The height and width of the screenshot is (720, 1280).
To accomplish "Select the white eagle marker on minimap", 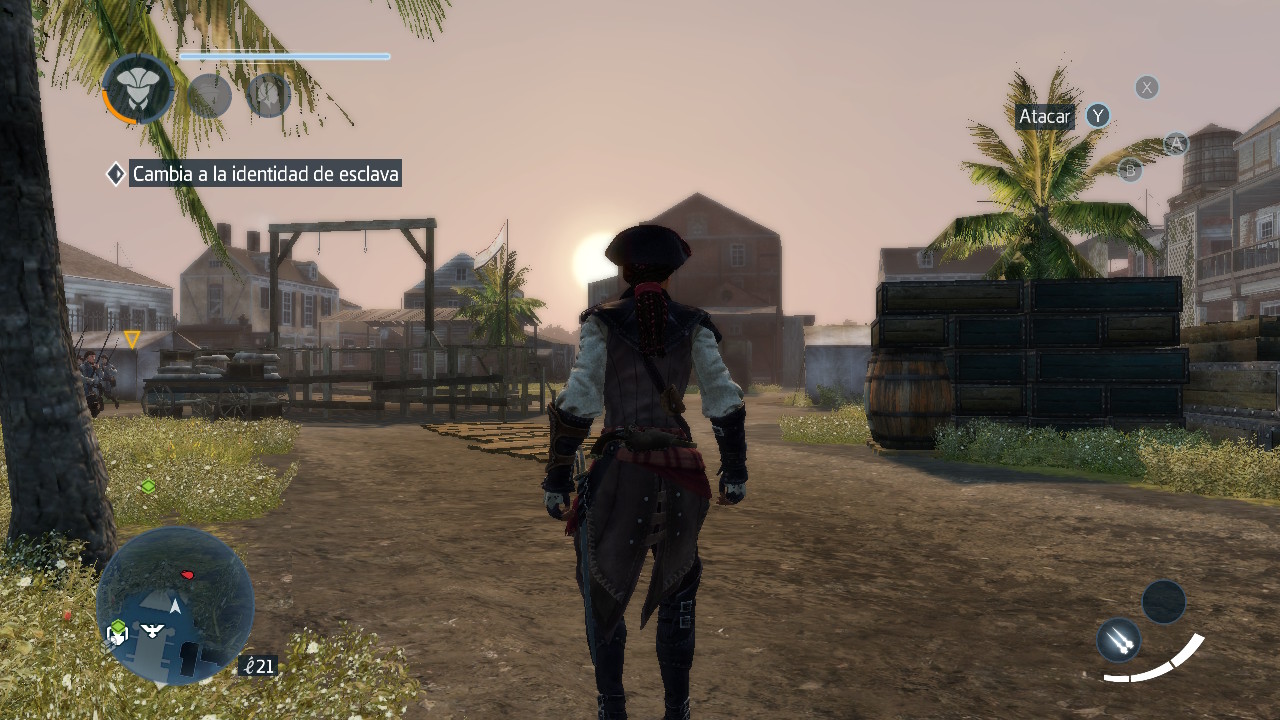I will click(153, 630).
